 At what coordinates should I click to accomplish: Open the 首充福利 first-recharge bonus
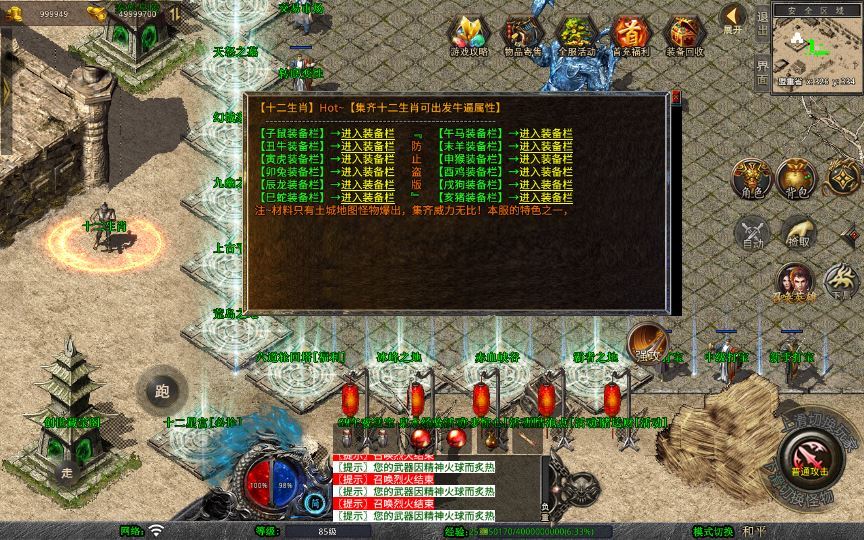click(x=630, y=36)
